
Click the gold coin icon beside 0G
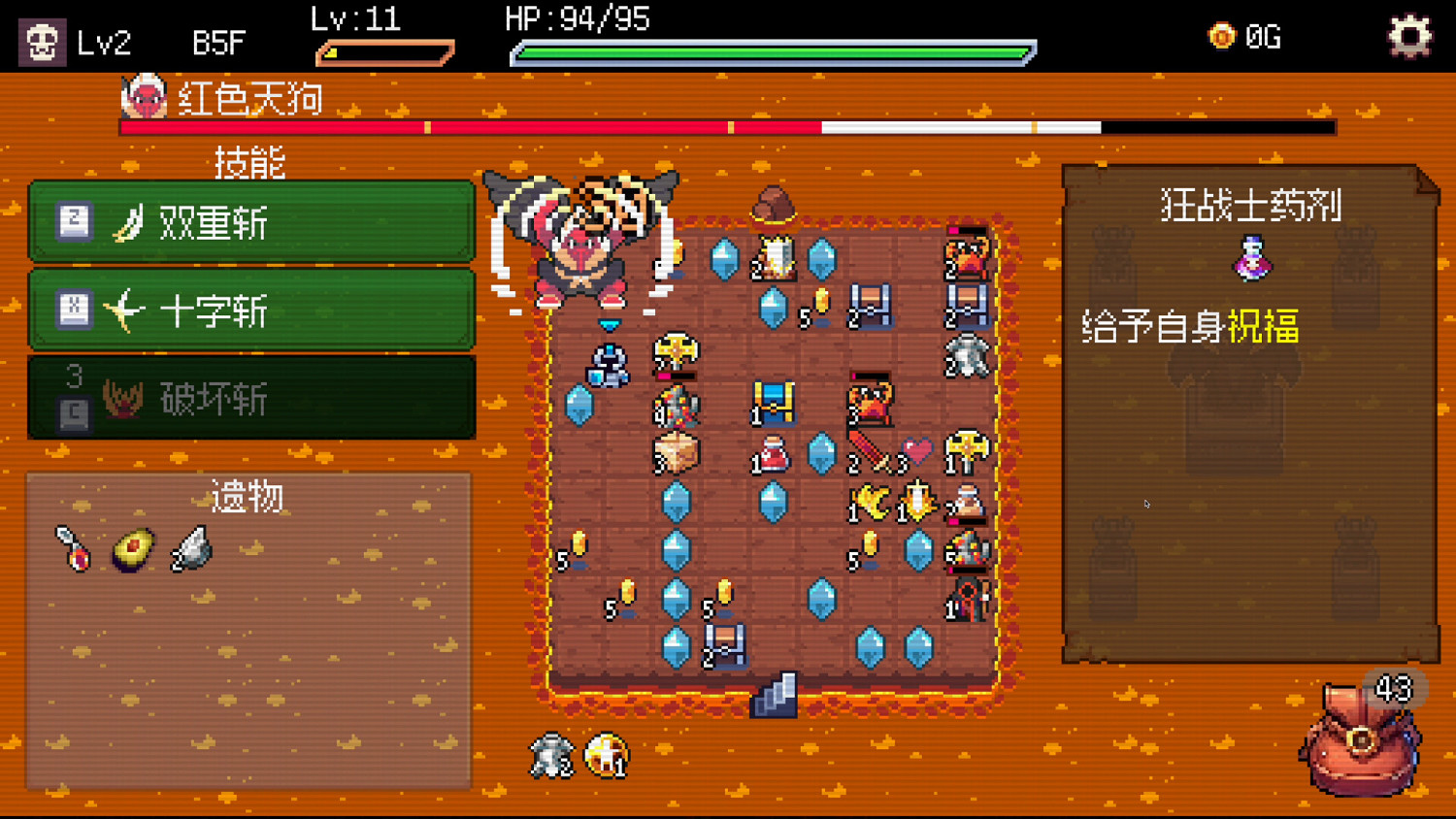(x=1219, y=37)
